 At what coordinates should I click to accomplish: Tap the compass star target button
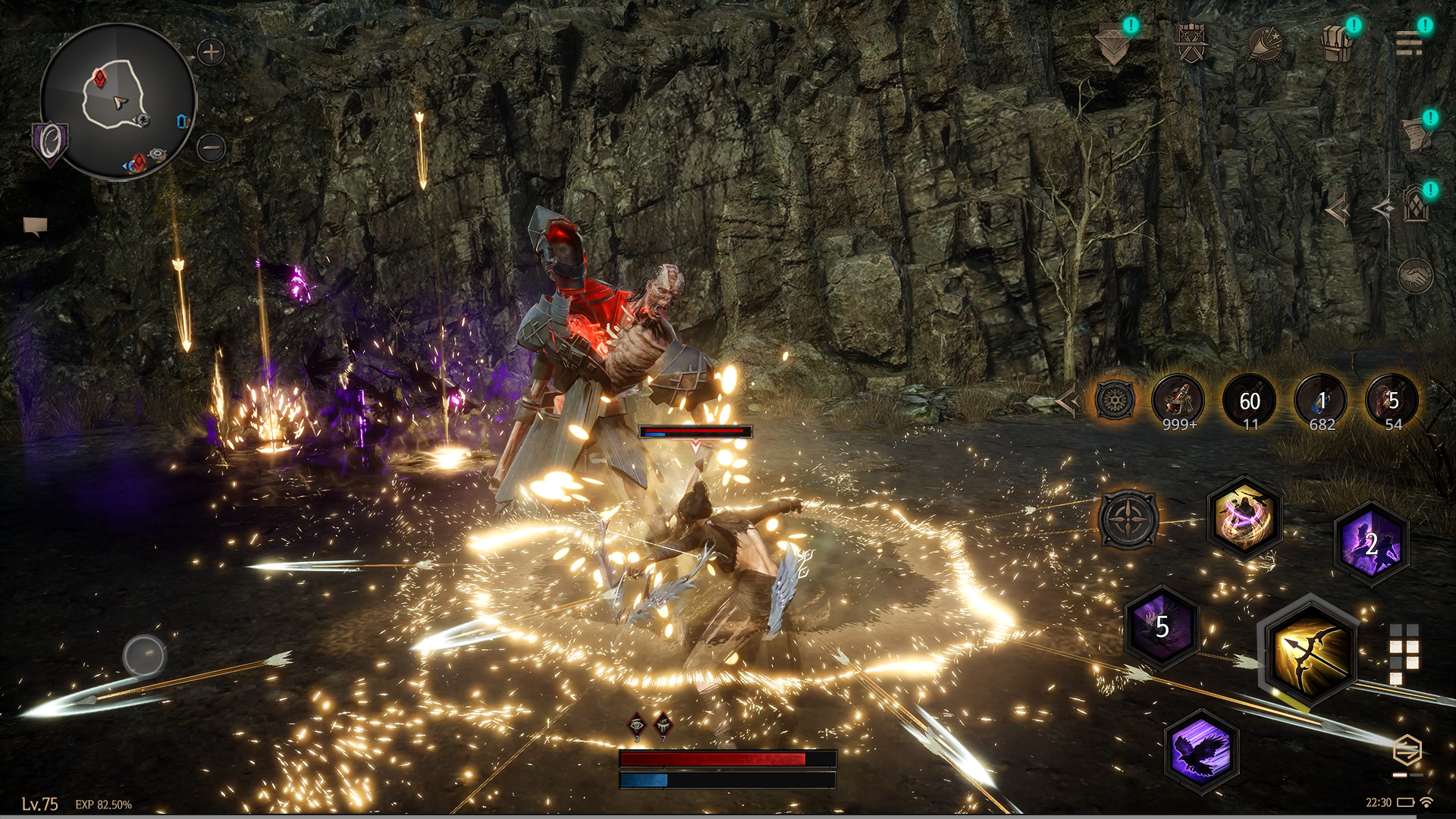[x=1128, y=519]
